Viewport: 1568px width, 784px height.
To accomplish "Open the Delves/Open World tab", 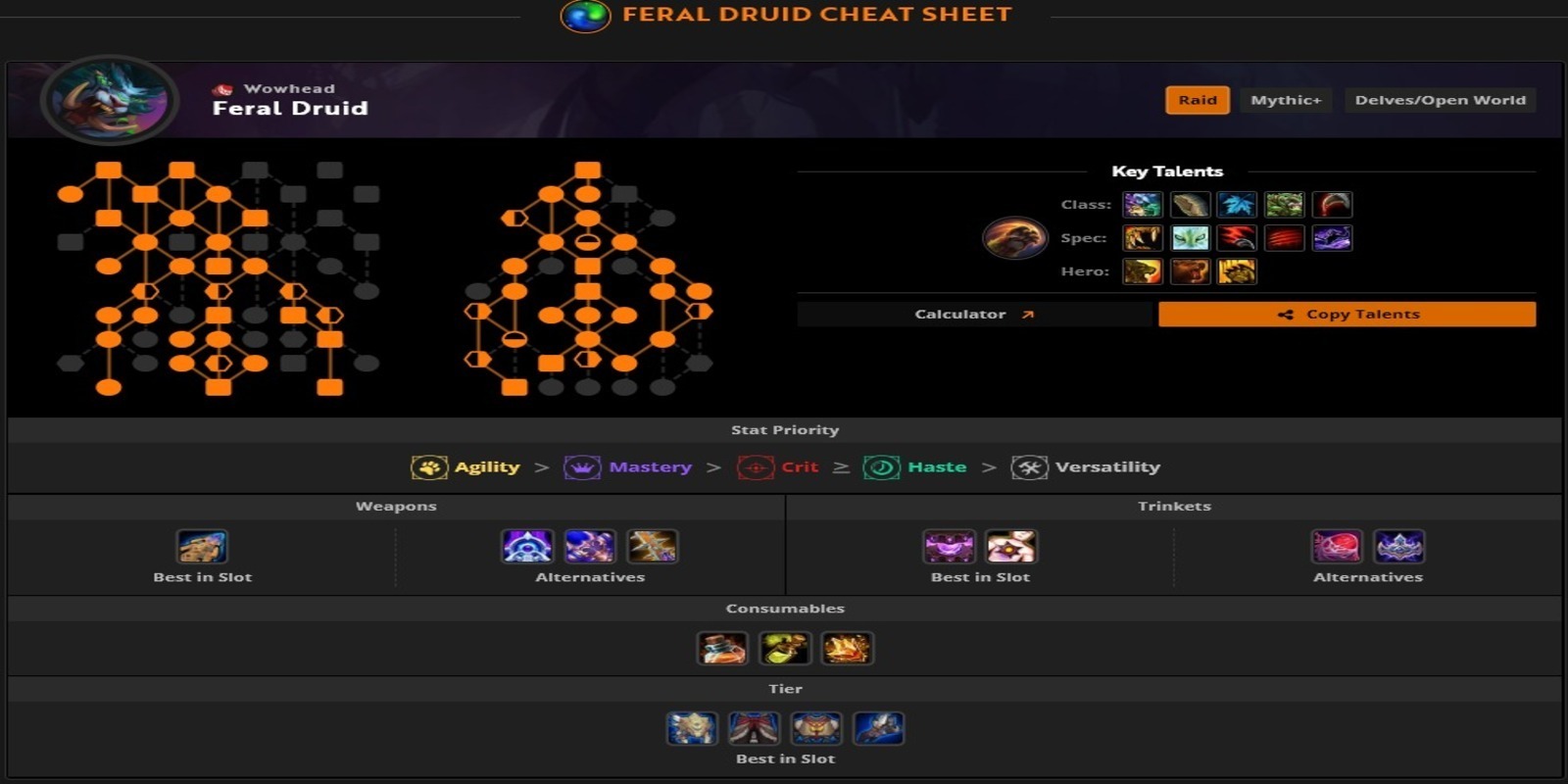I will (x=1440, y=100).
